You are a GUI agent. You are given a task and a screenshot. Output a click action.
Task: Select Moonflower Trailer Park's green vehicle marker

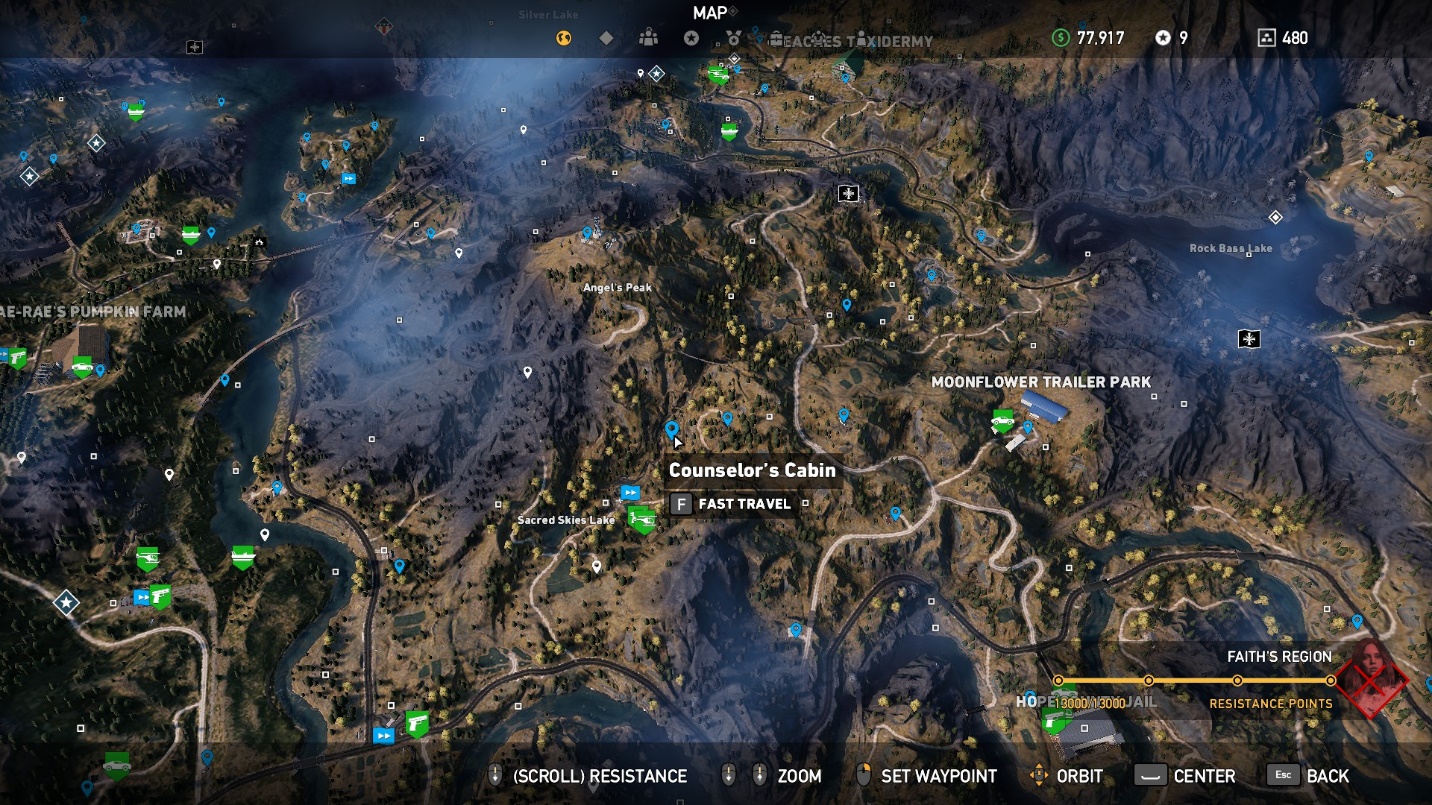pyautogui.click(x=1002, y=421)
